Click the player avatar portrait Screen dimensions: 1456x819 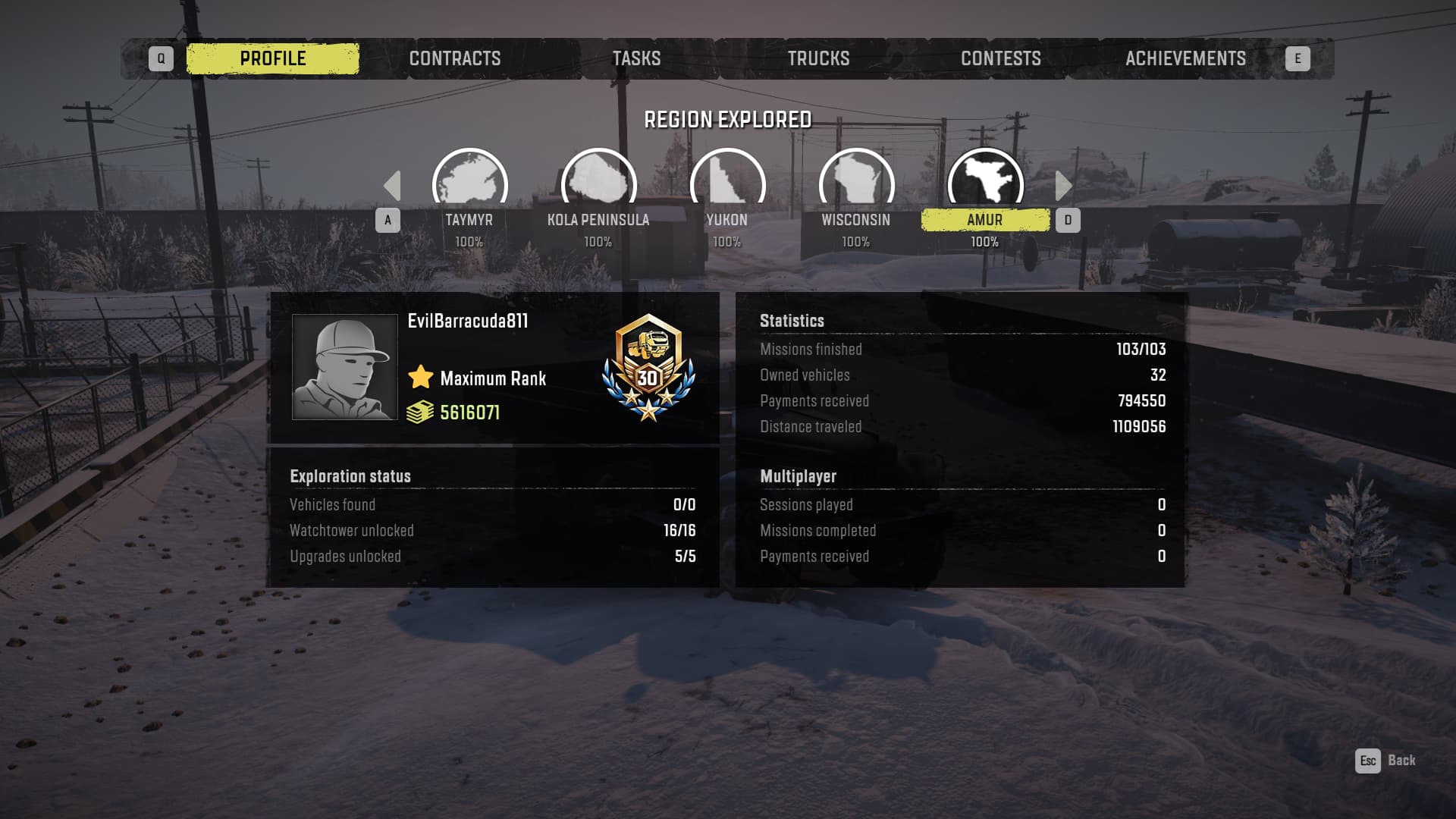(345, 367)
